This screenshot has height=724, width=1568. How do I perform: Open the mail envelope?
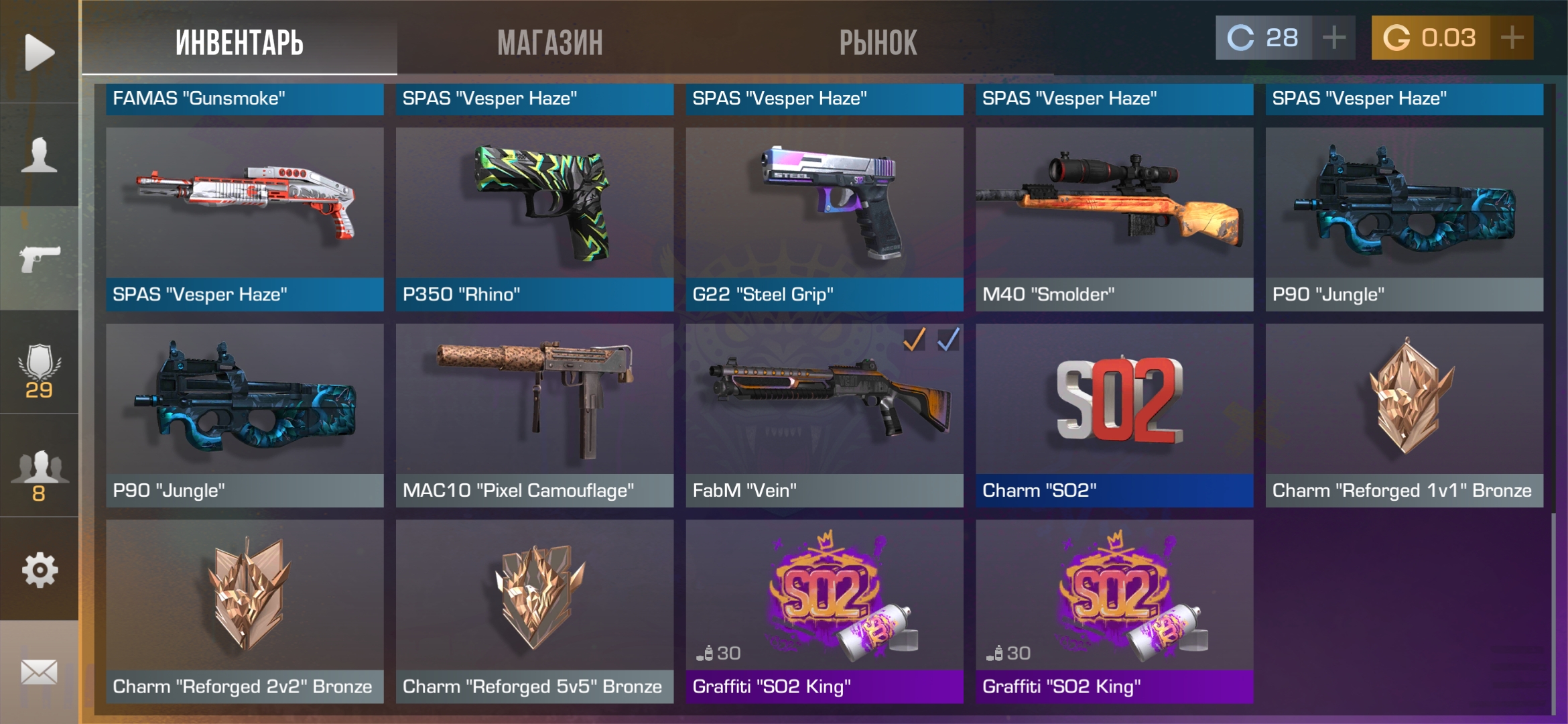click(39, 672)
